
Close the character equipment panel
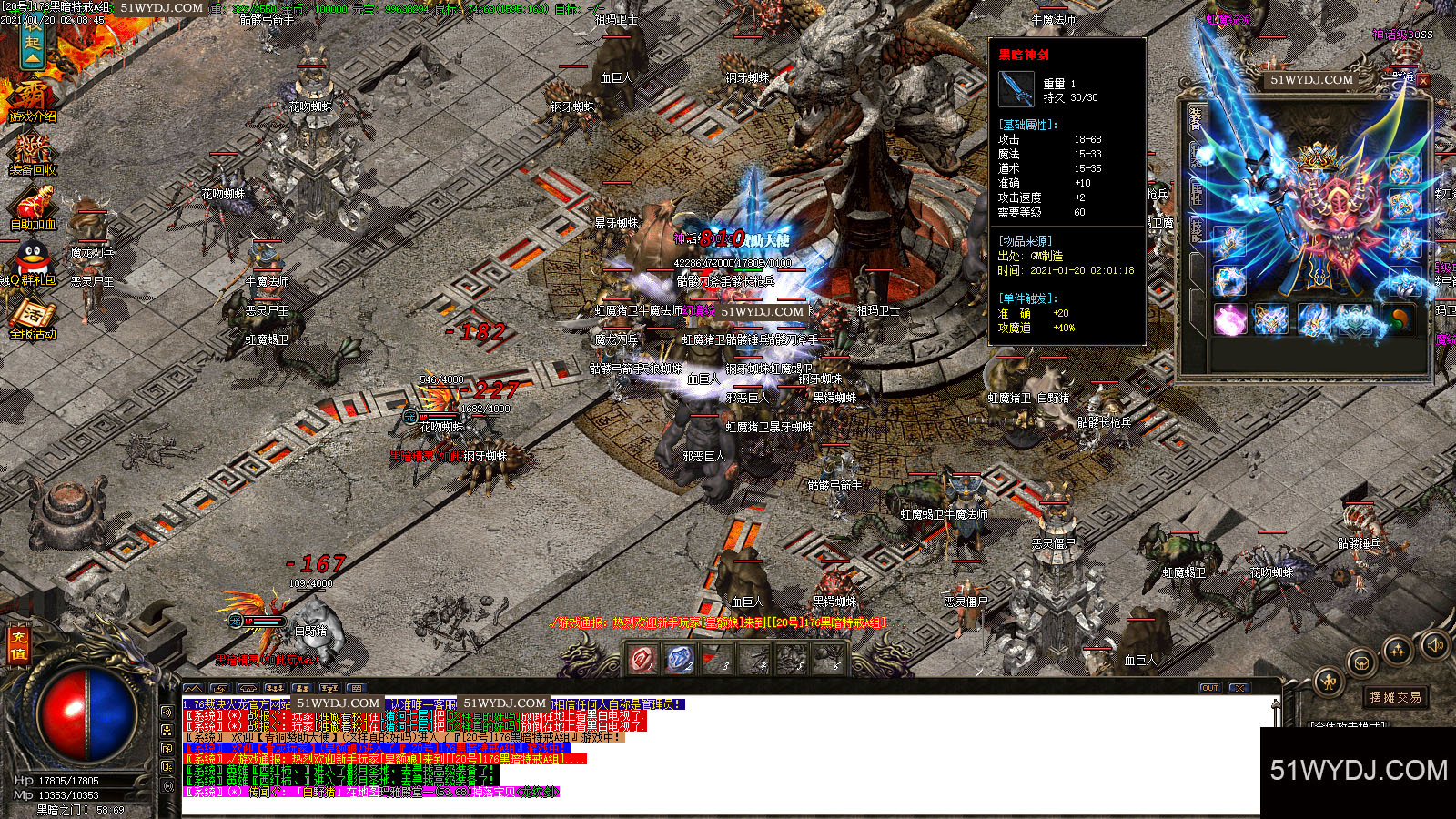point(1423,80)
